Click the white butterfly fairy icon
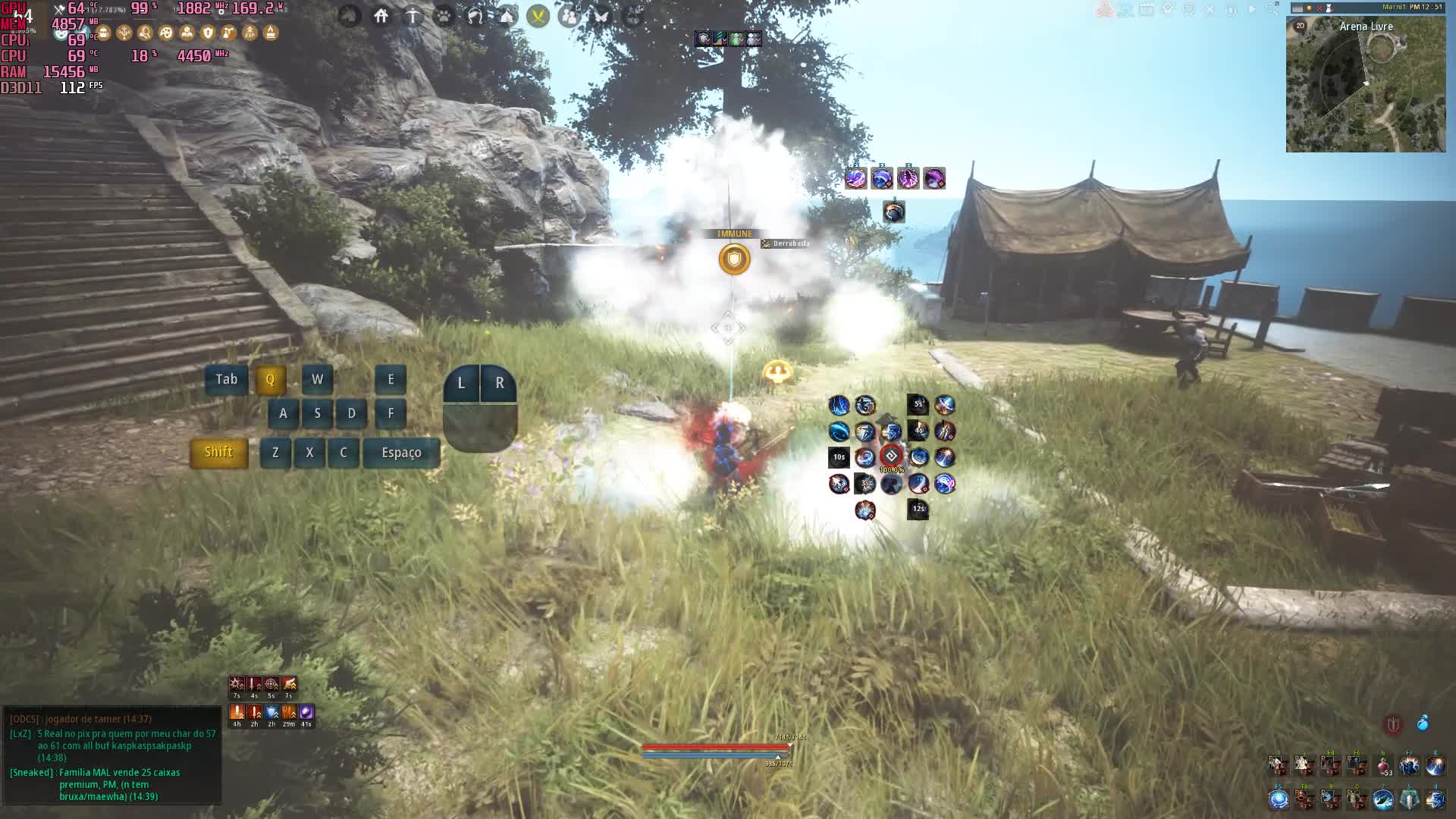The height and width of the screenshot is (819, 1456). [x=601, y=15]
